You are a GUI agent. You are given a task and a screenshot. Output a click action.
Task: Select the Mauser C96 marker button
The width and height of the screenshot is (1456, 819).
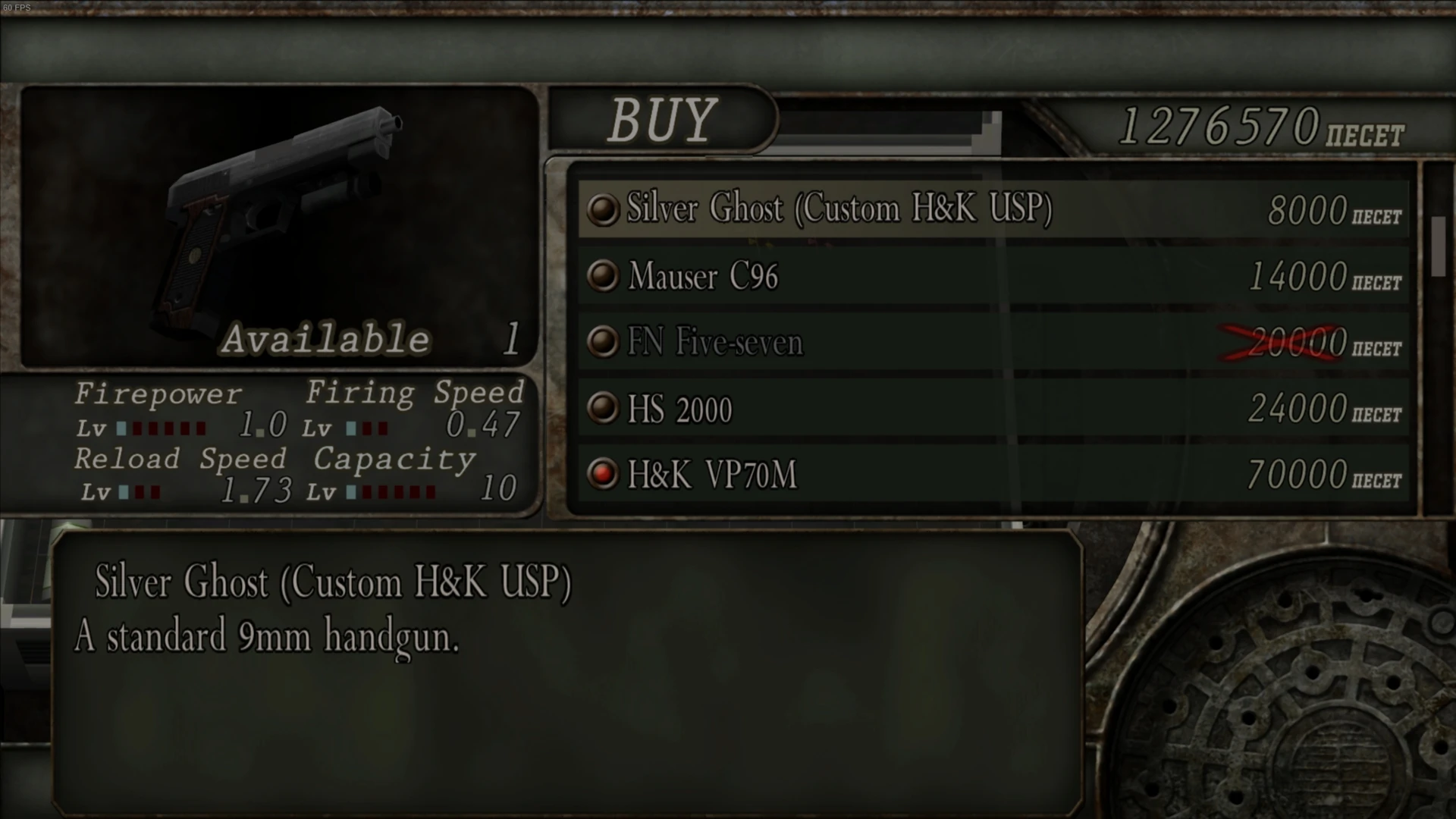pos(603,276)
